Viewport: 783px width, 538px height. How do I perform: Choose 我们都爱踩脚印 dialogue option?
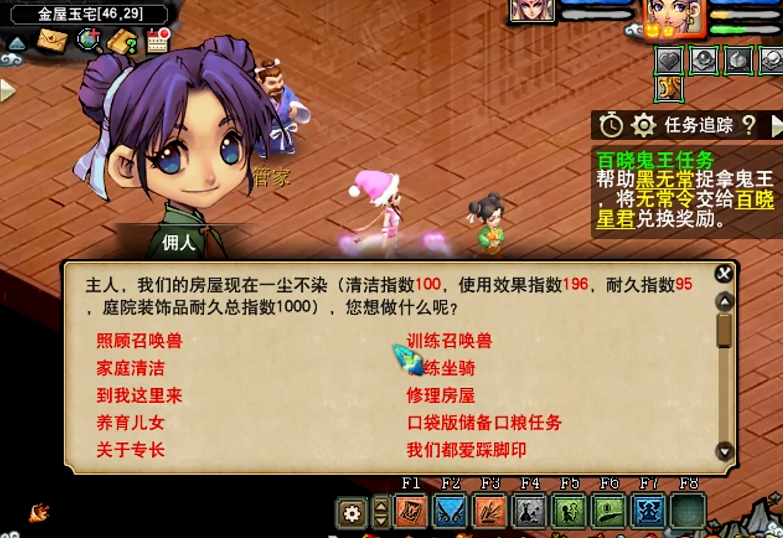coord(466,450)
